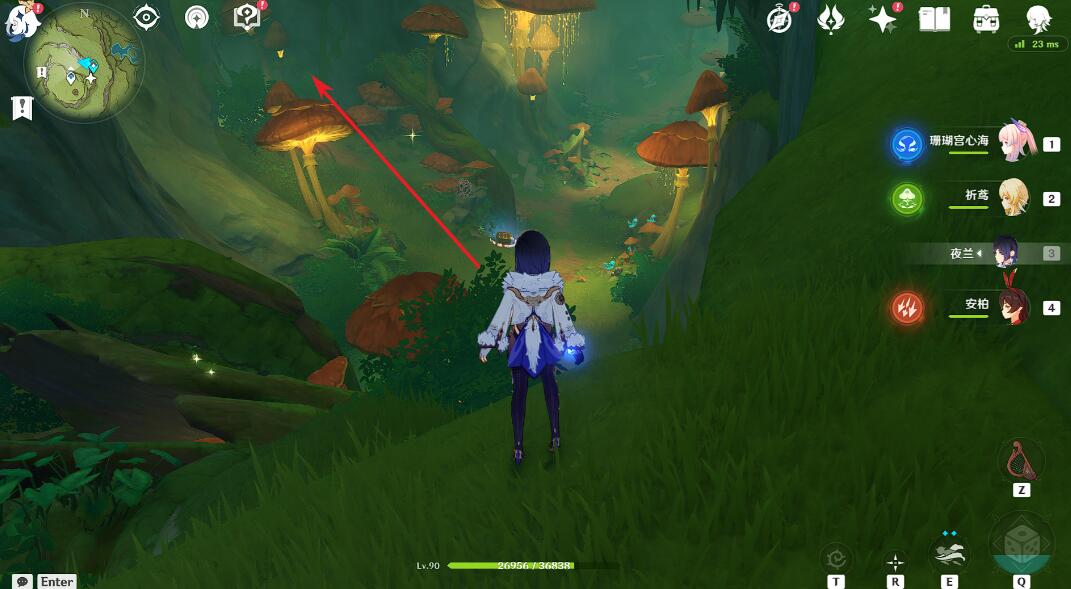
Task: Open the character screen icon
Action: (1038, 19)
